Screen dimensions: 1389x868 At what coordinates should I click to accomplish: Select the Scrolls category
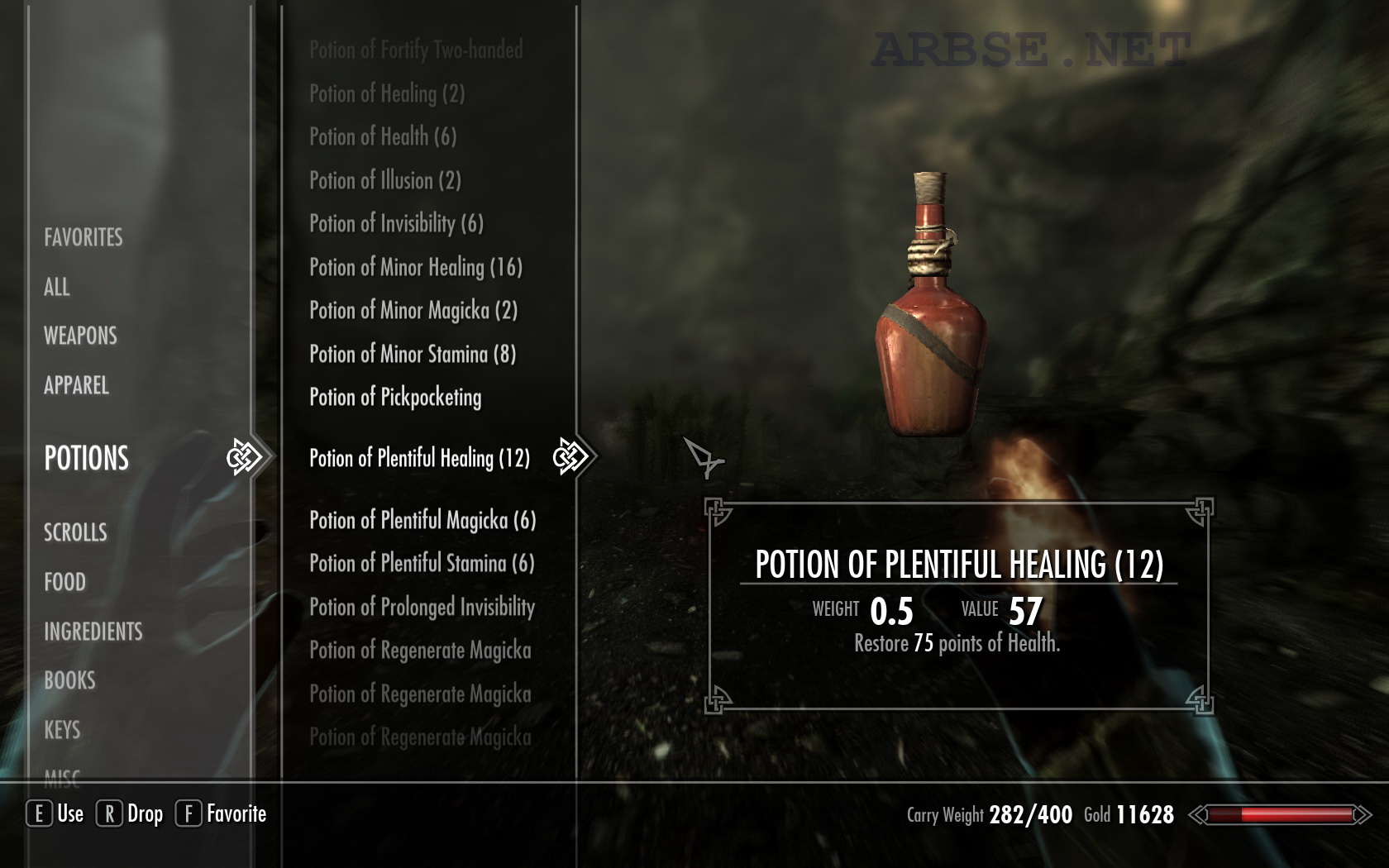point(75,532)
